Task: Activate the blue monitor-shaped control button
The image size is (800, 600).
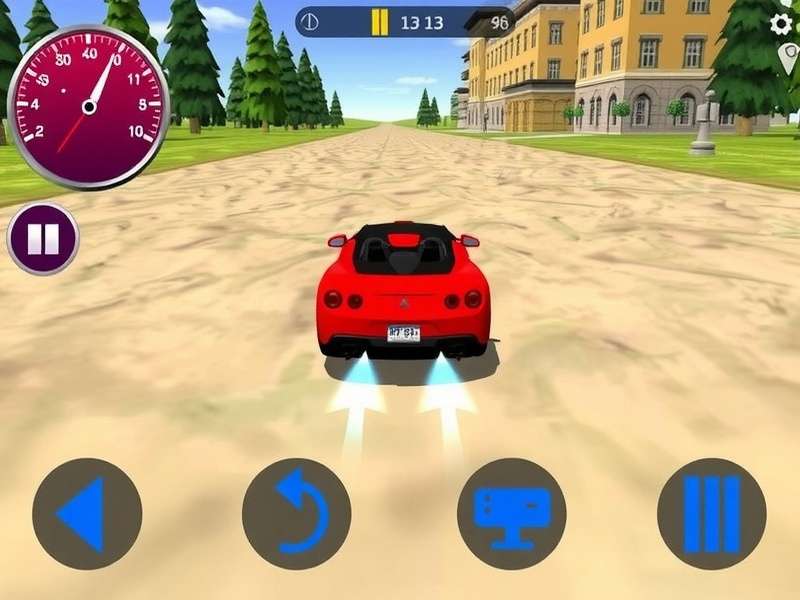Action: click(x=511, y=514)
